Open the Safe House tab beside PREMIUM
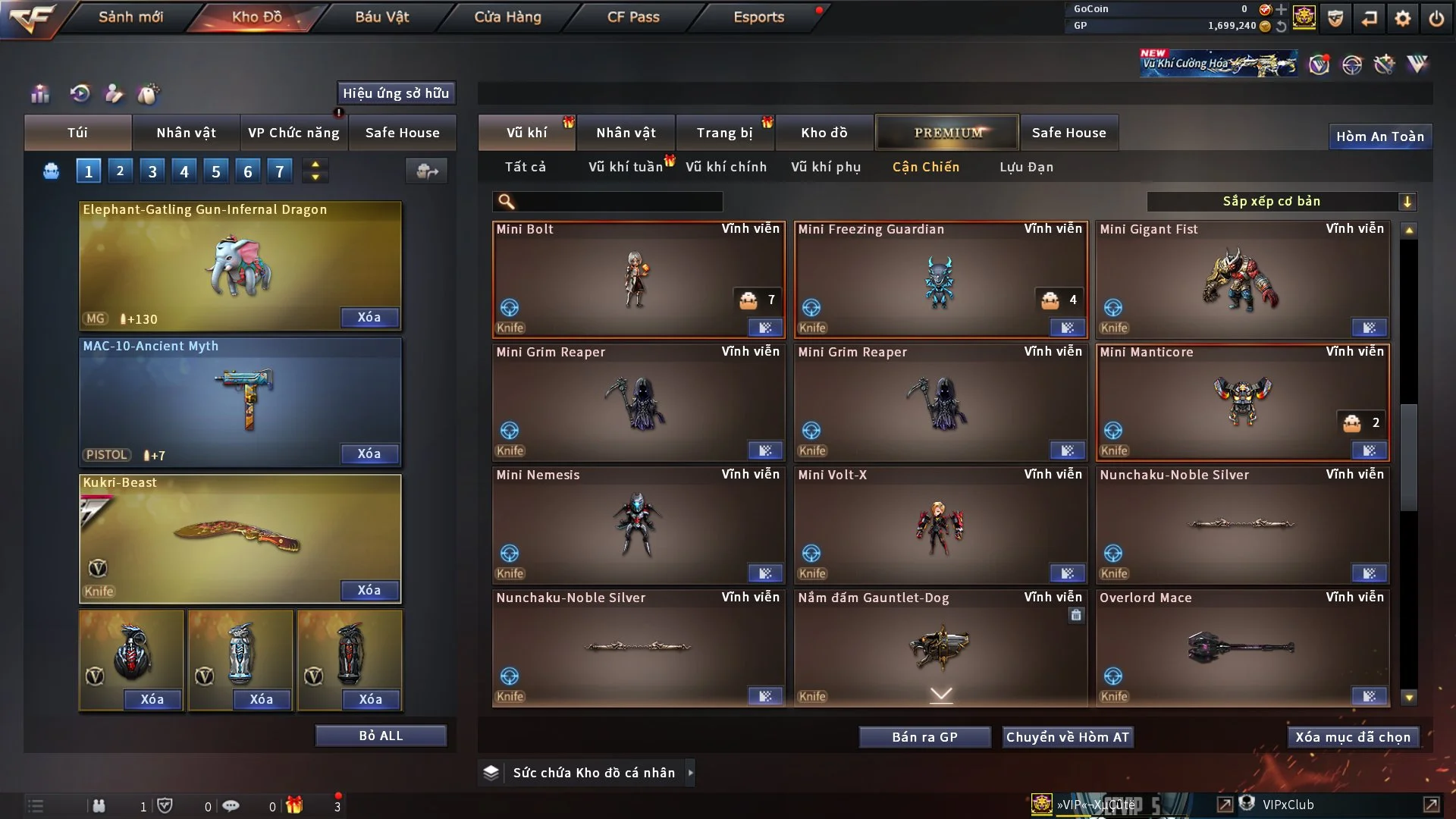The height and width of the screenshot is (819, 1456). pos(1068,133)
